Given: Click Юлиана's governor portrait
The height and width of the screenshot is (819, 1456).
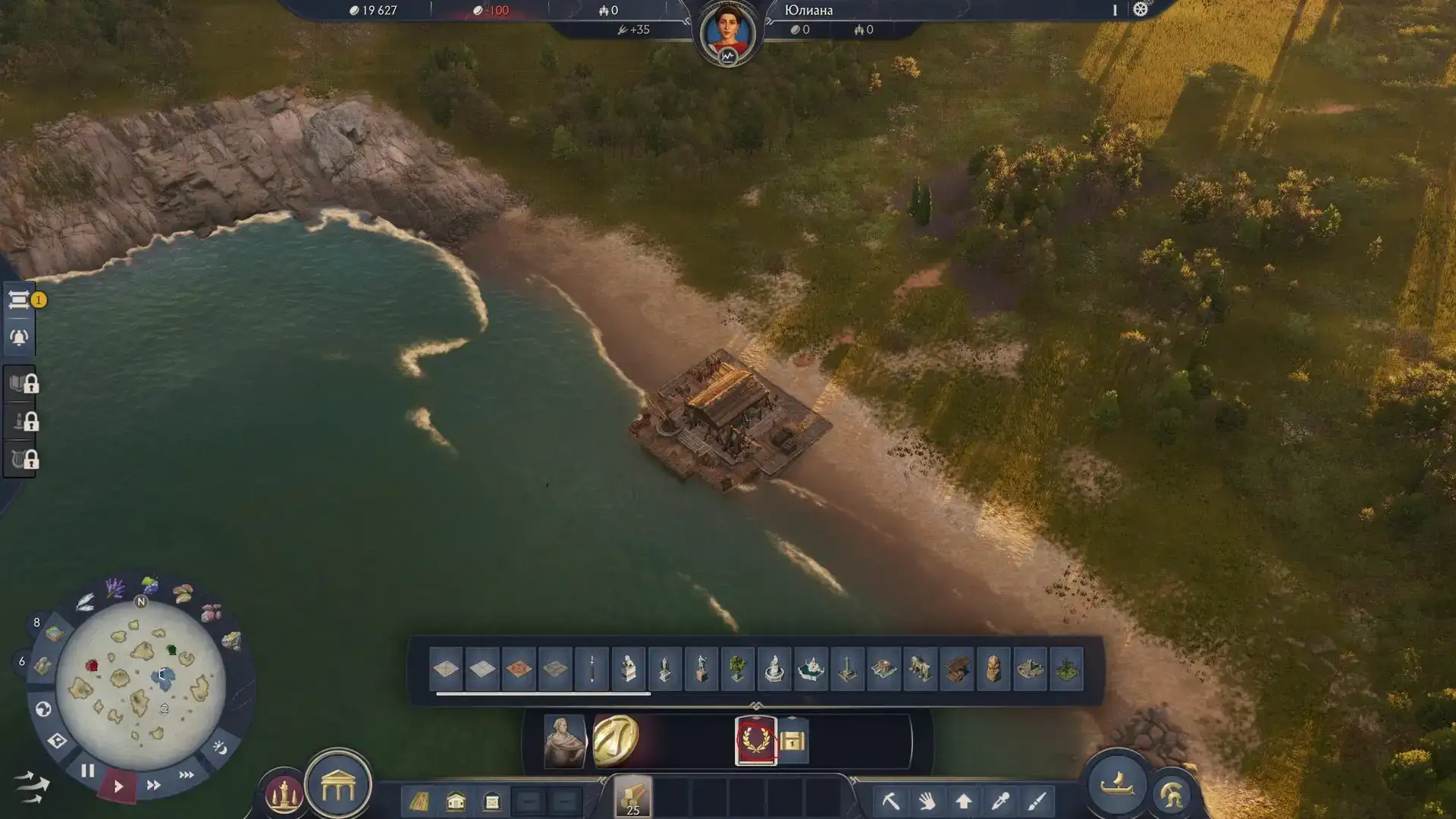Looking at the screenshot, I should [x=727, y=33].
